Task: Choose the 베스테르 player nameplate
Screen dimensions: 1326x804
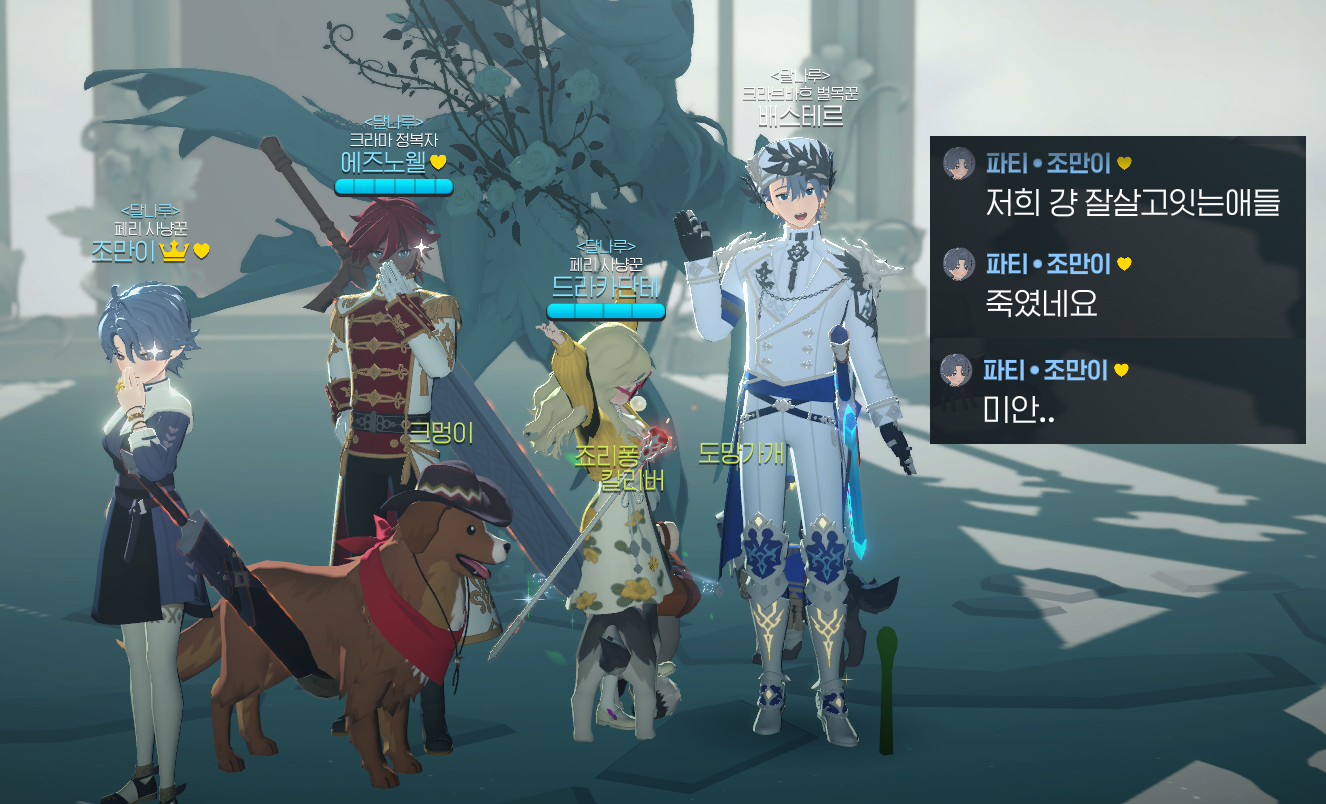Action: coord(800,116)
